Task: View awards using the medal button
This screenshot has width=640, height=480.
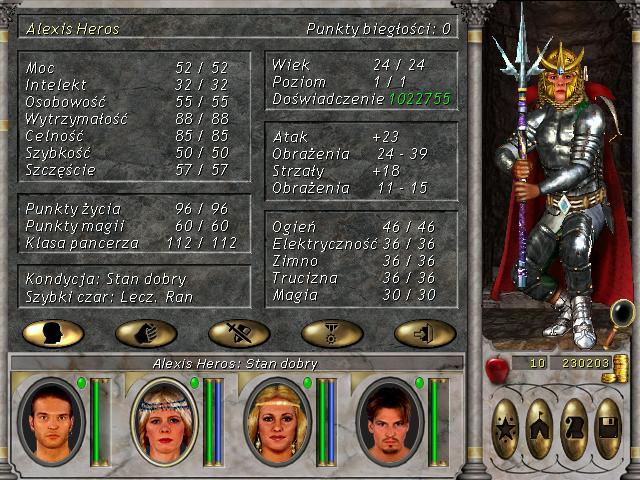Action: 332,333
